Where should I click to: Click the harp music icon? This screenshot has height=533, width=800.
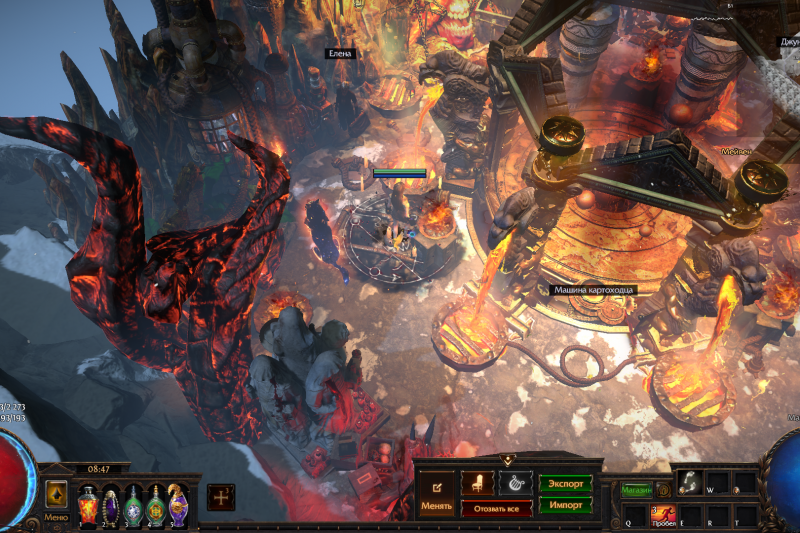[x=516, y=483]
